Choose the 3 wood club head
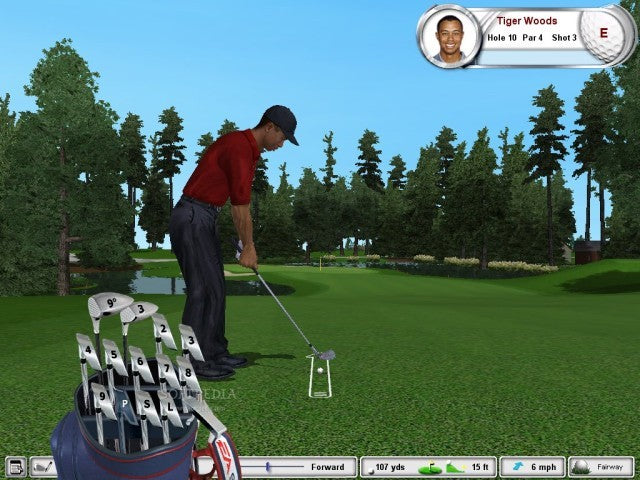Image resolution: width=640 pixels, height=480 pixels. click(x=142, y=311)
